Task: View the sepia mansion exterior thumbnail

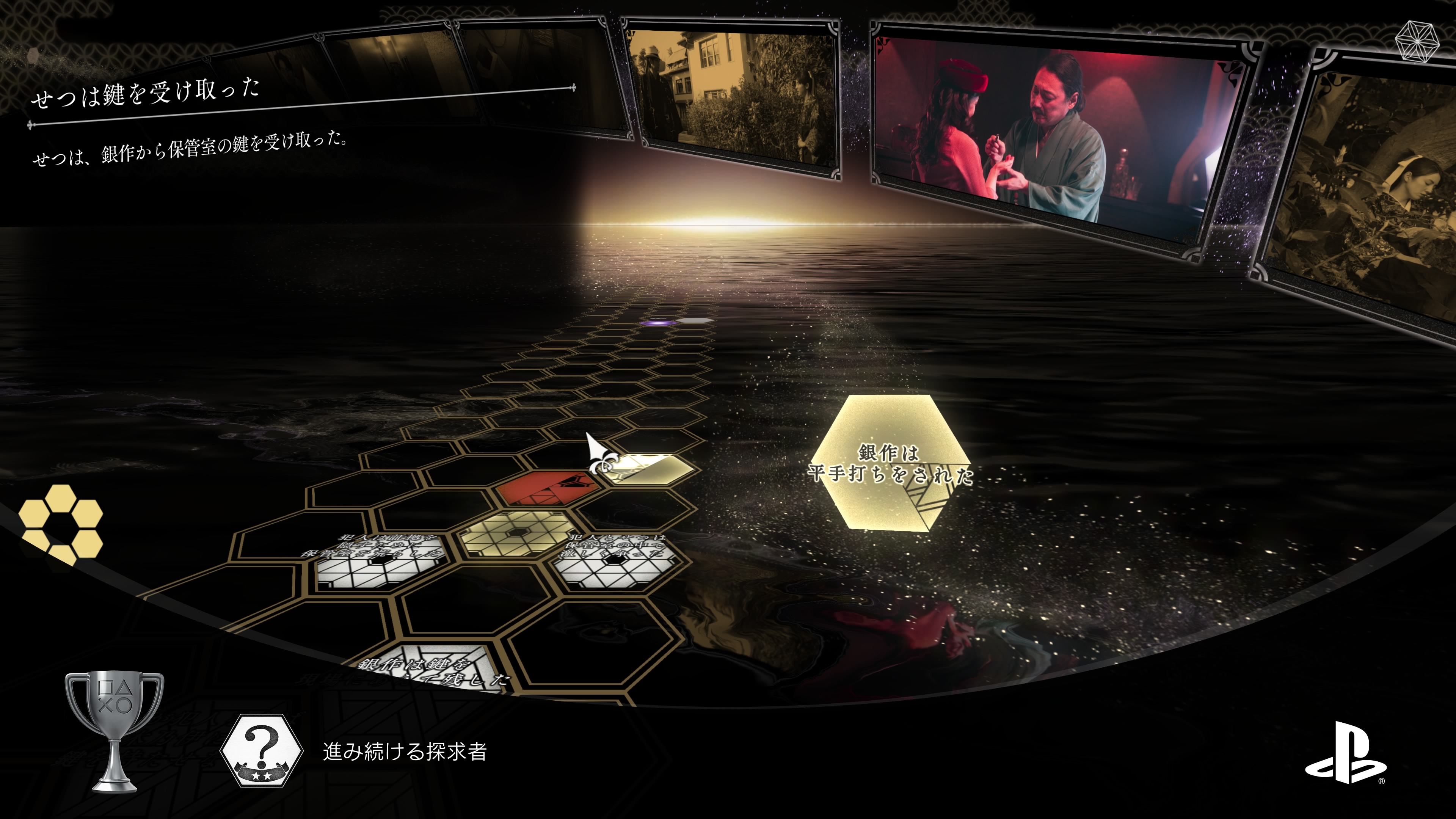Action: tap(735, 96)
